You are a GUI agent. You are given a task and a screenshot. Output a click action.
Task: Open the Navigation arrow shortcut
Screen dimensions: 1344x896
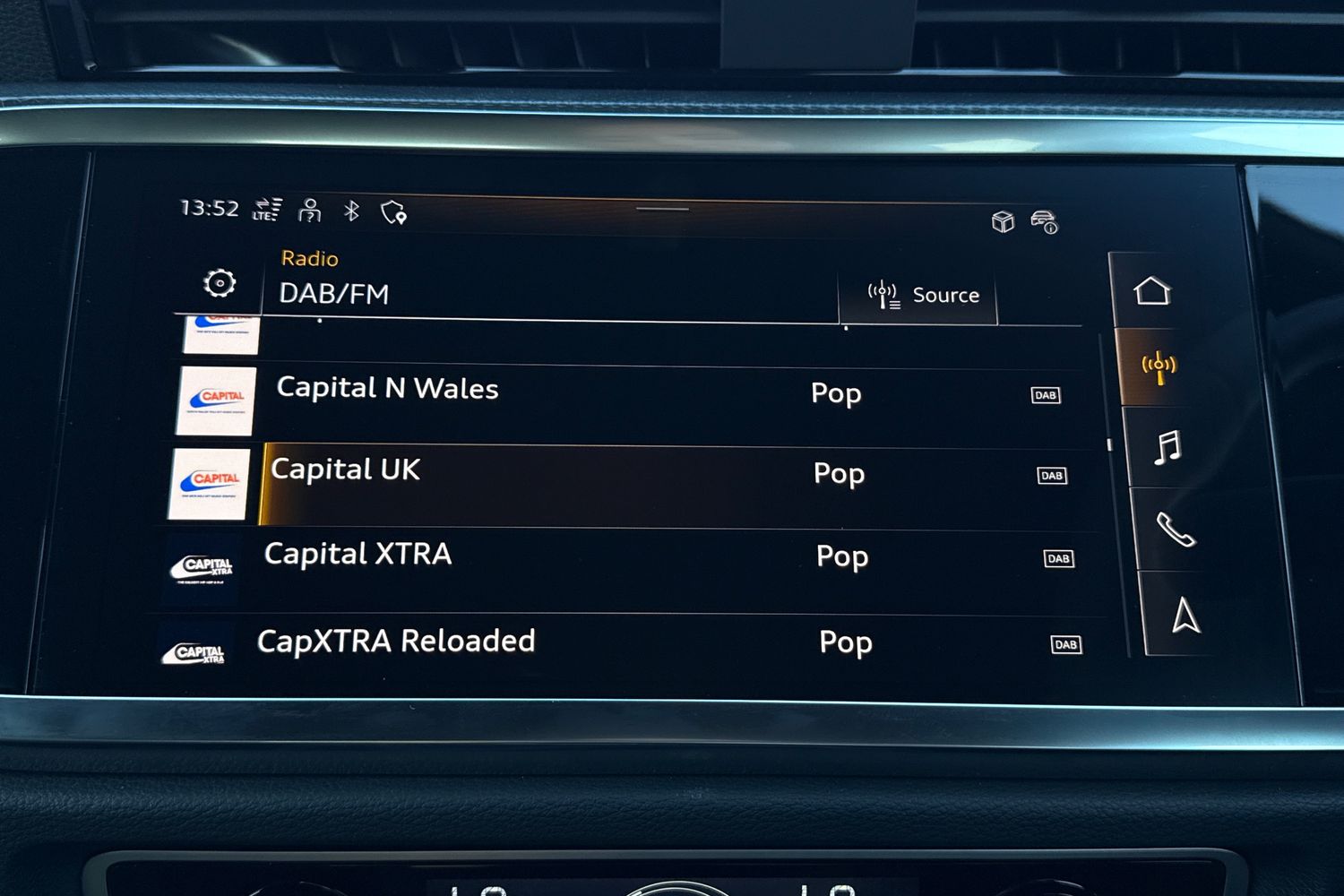tap(1185, 616)
